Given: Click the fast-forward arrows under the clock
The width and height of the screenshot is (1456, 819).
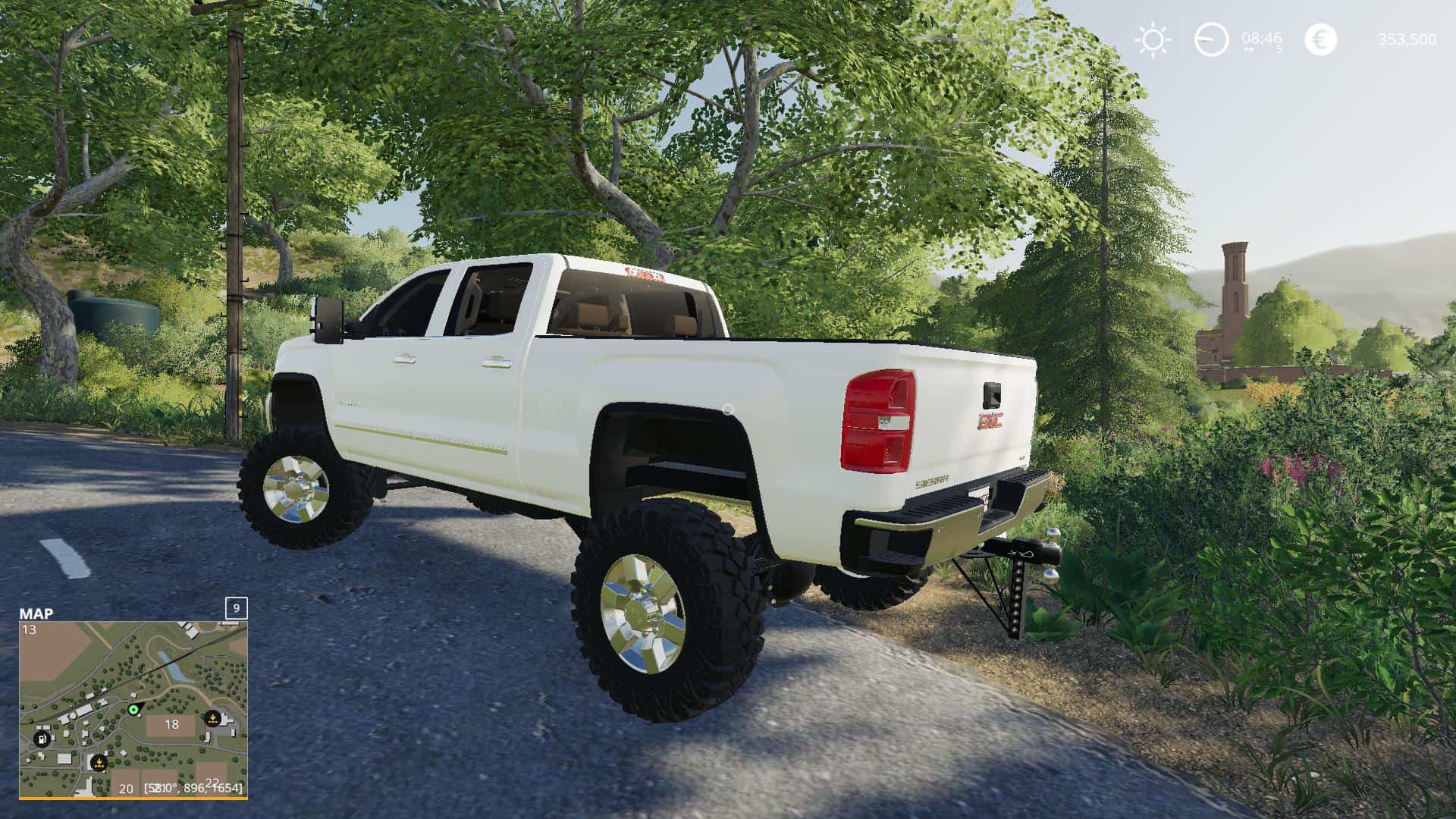Looking at the screenshot, I should 1249,50.
